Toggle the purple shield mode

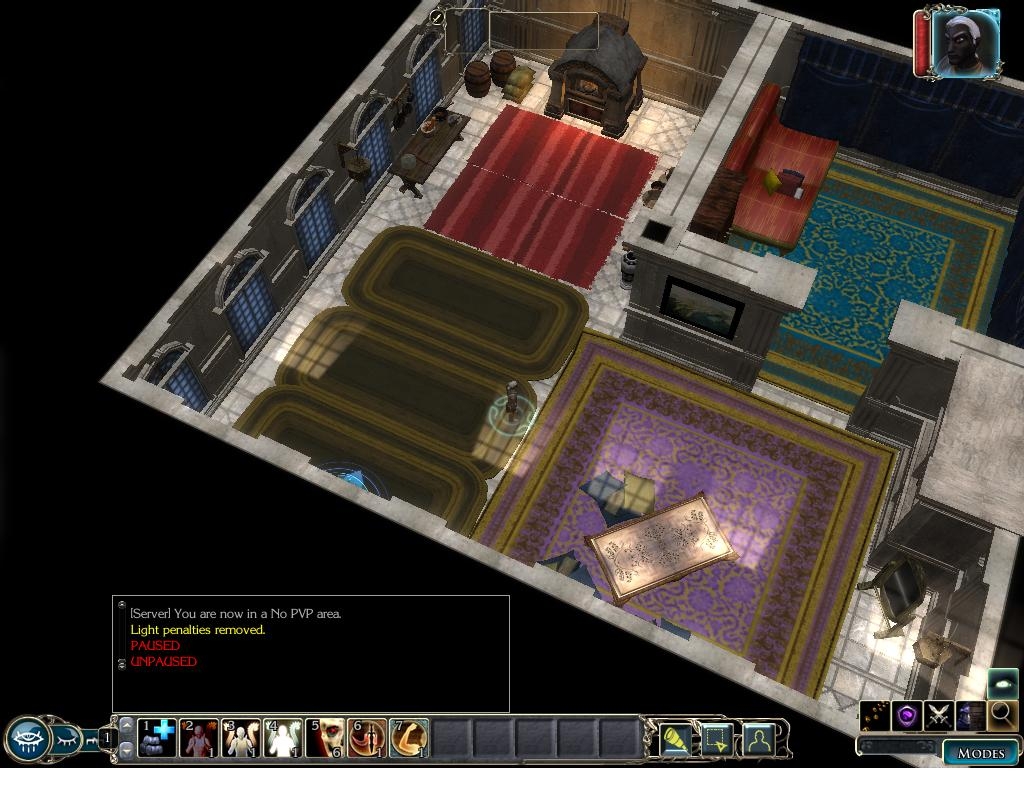(908, 715)
